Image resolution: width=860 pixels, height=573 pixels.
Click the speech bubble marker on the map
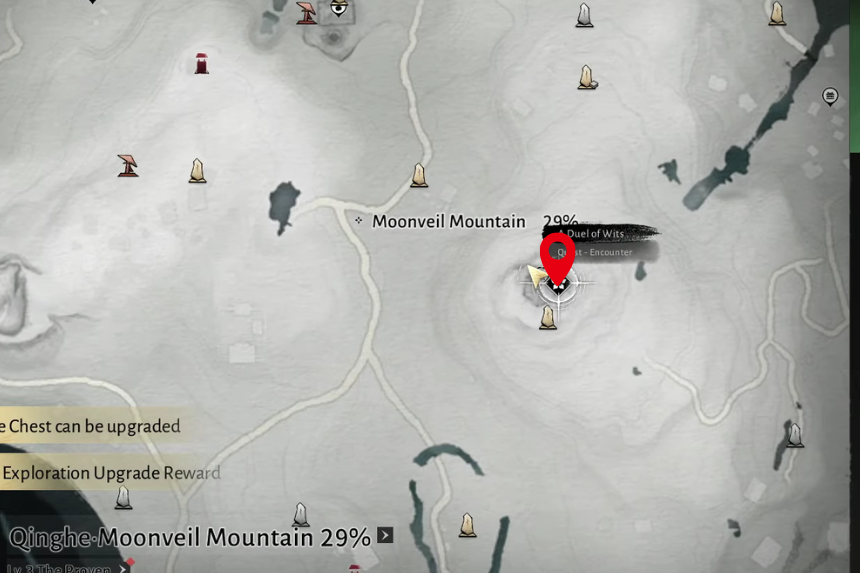click(x=829, y=96)
